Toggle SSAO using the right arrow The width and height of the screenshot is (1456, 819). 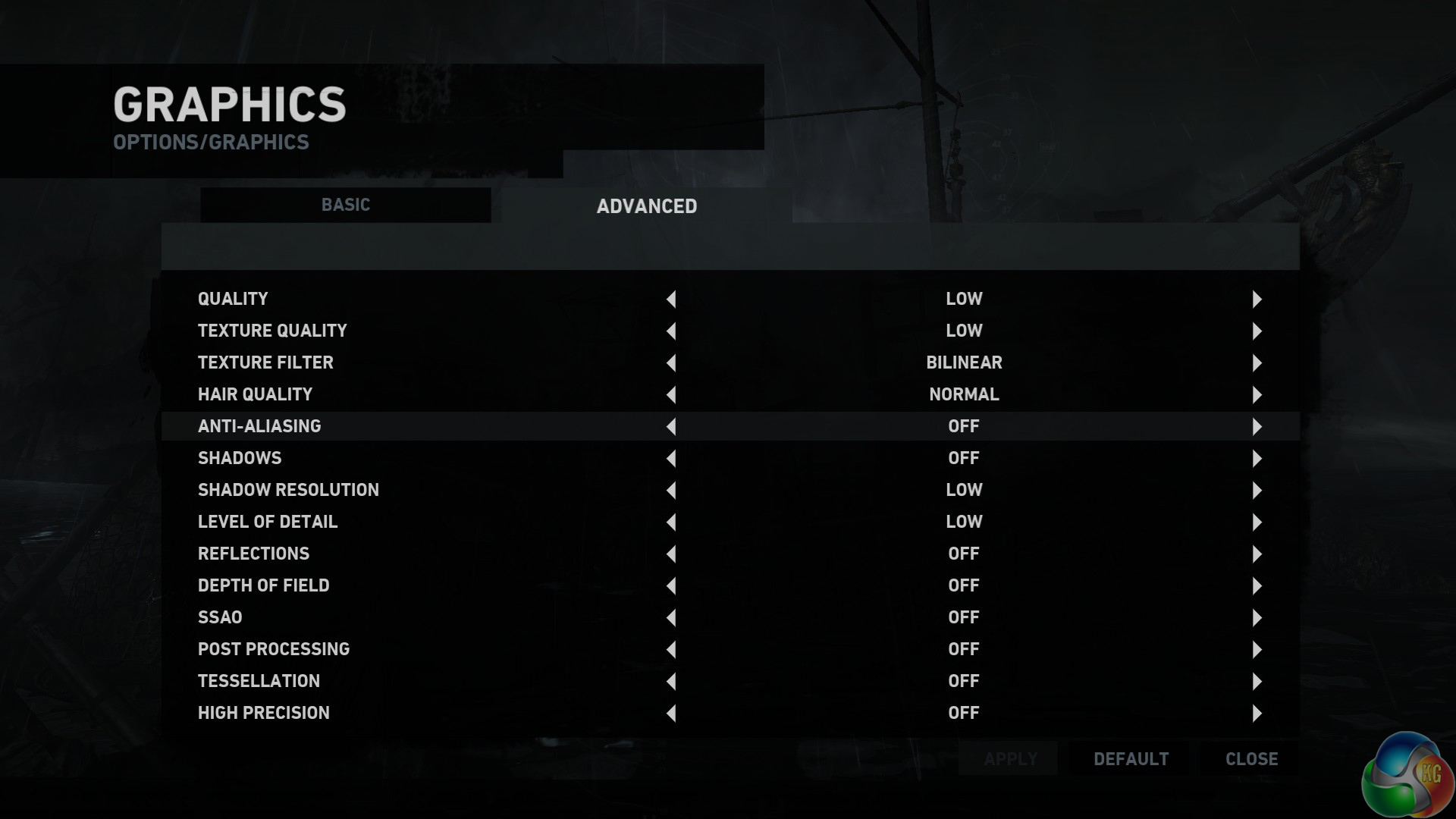[x=1257, y=618]
